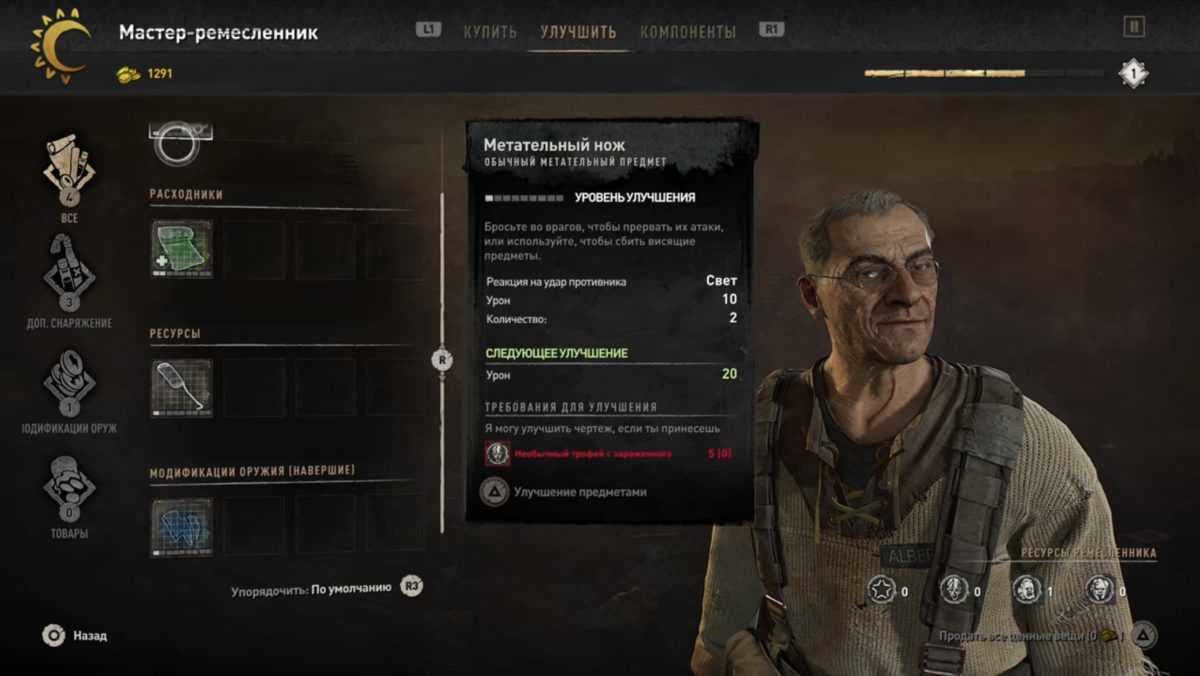Open the Компоненты tab
The width and height of the screenshot is (1200, 676).
687,32
